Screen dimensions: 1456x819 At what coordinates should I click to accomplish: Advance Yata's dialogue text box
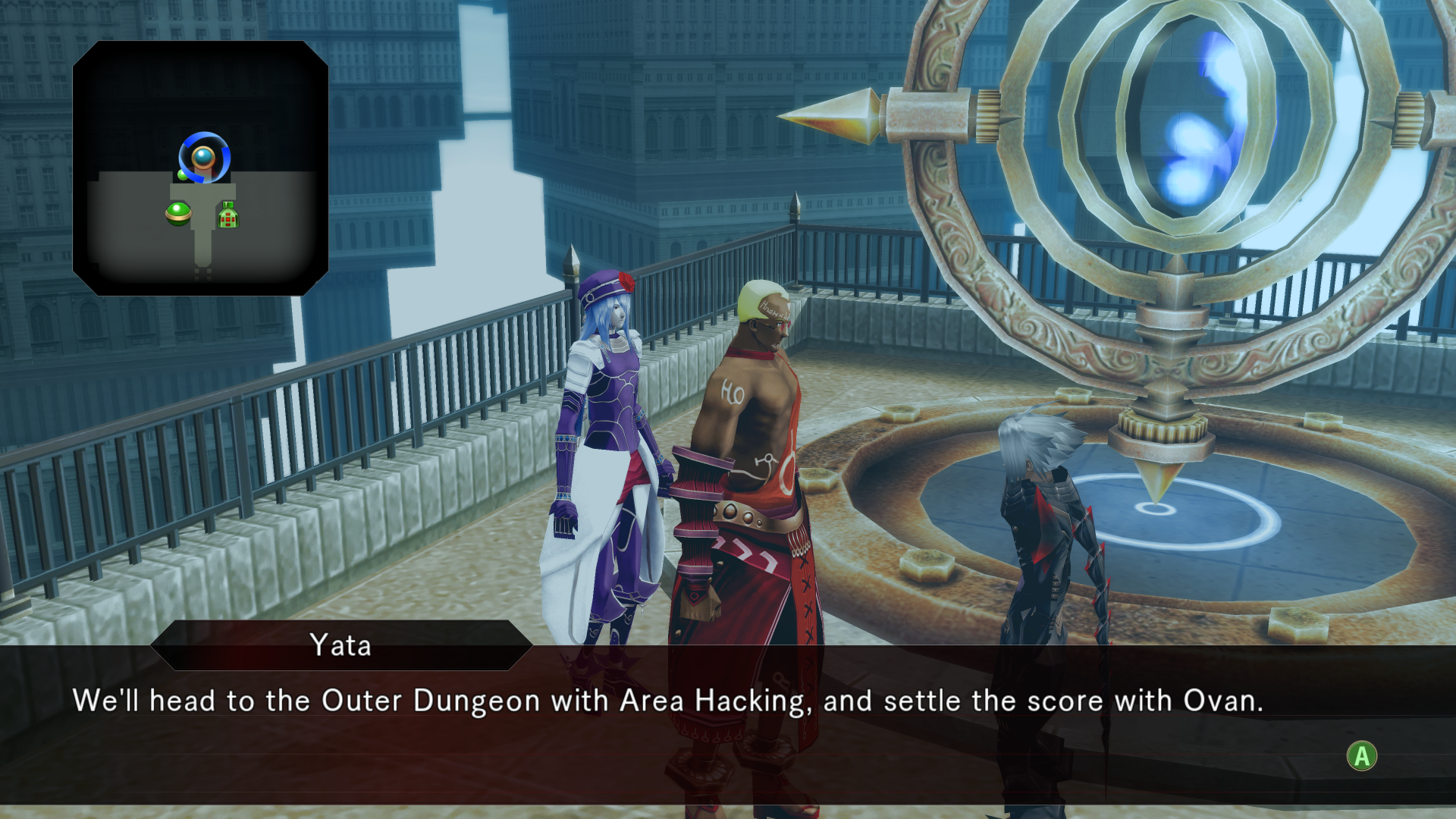tap(1361, 756)
